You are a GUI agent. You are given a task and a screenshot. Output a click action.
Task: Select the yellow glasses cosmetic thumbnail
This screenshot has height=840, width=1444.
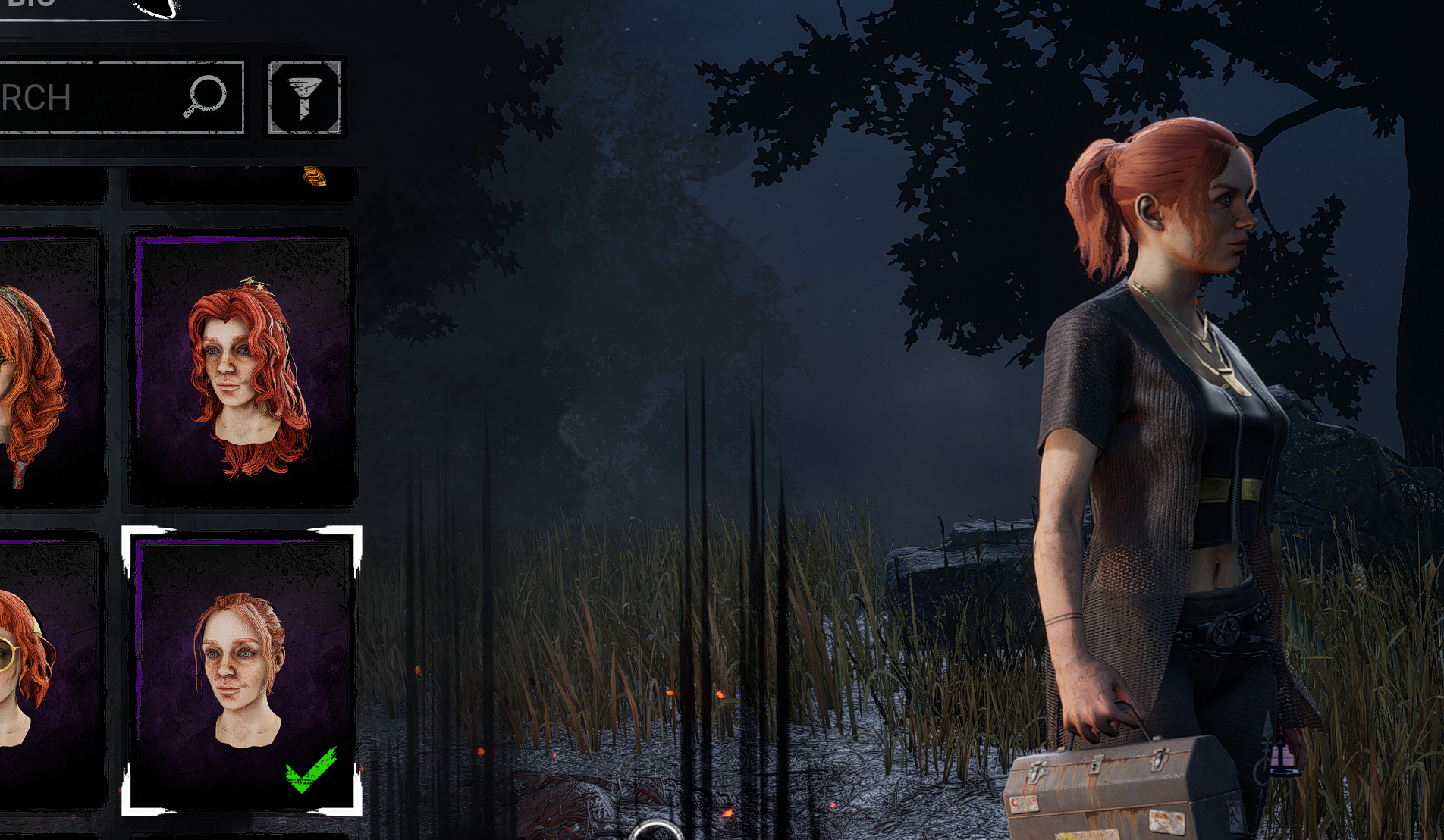coord(23,667)
